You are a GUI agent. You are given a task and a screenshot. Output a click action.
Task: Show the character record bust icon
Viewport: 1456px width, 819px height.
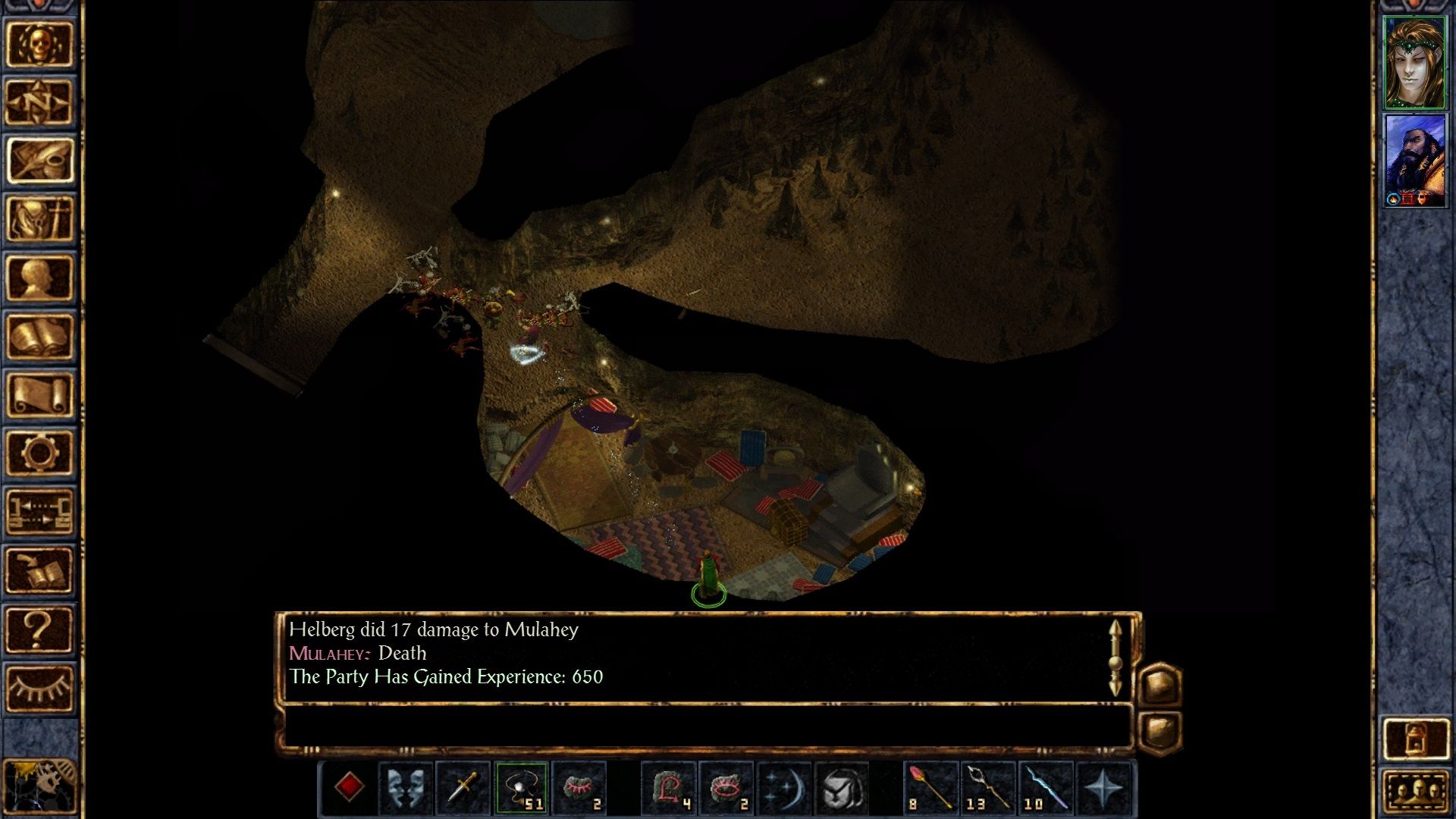39,278
